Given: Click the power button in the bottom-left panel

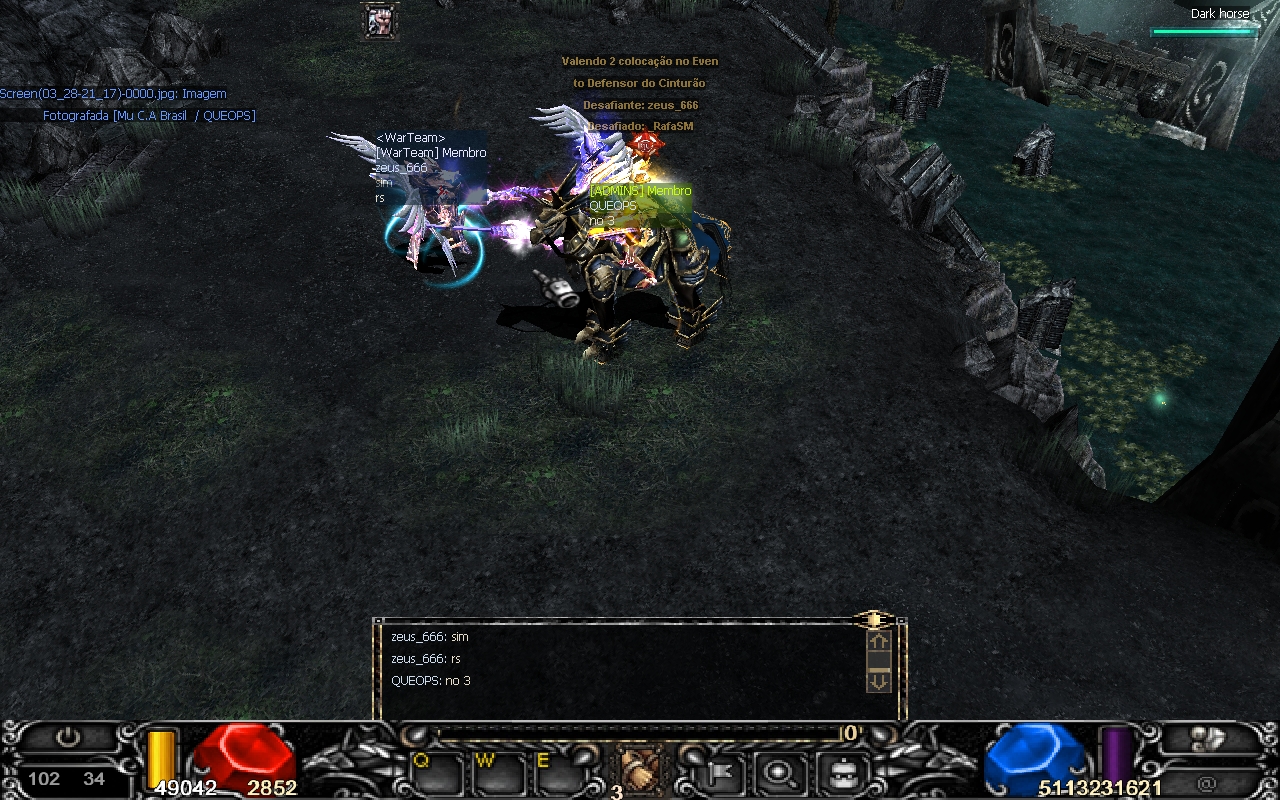Looking at the screenshot, I should 68,739.
